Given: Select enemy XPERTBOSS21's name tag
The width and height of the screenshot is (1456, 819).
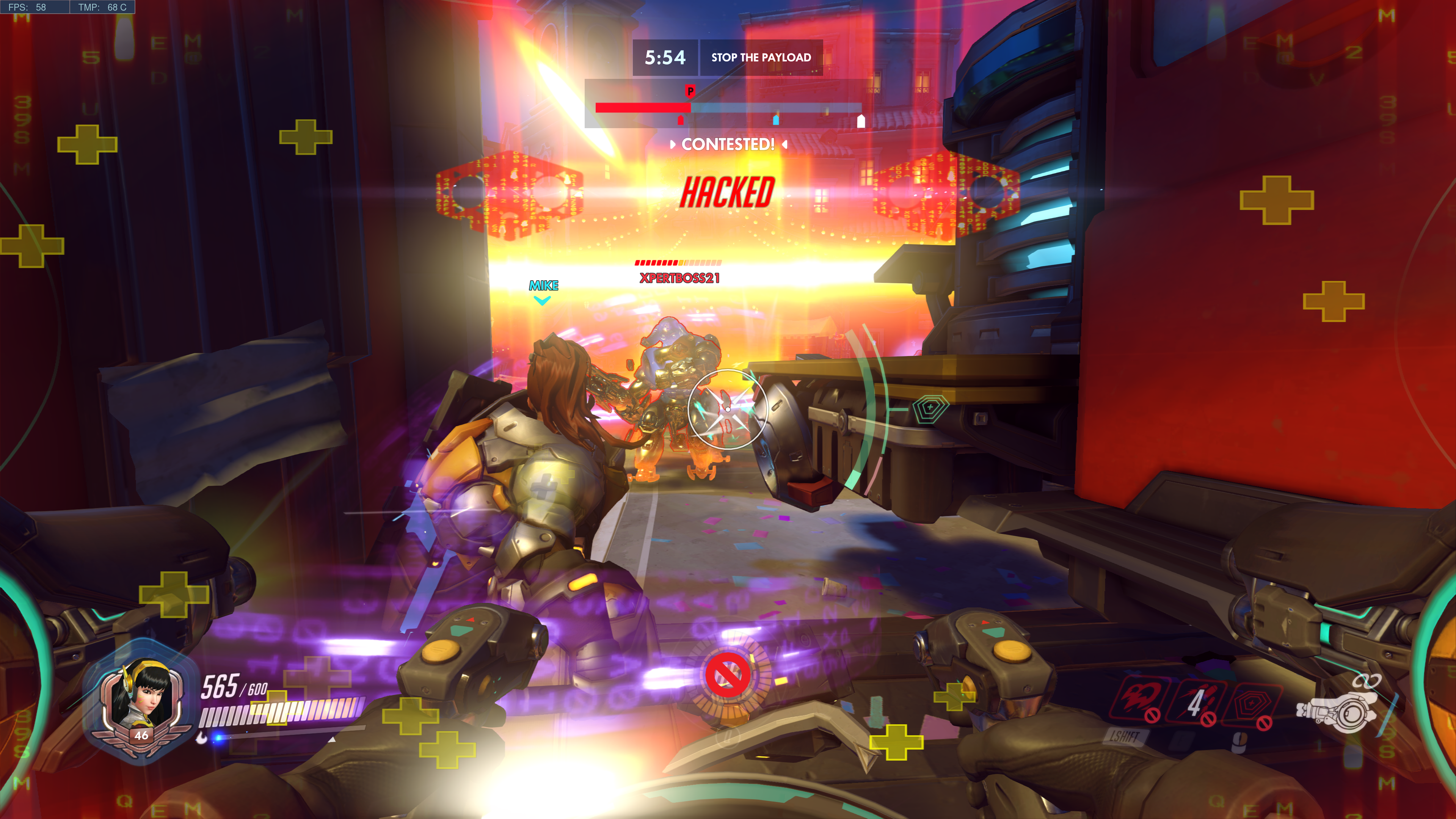Looking at the screenshot, I should (679, 278).
